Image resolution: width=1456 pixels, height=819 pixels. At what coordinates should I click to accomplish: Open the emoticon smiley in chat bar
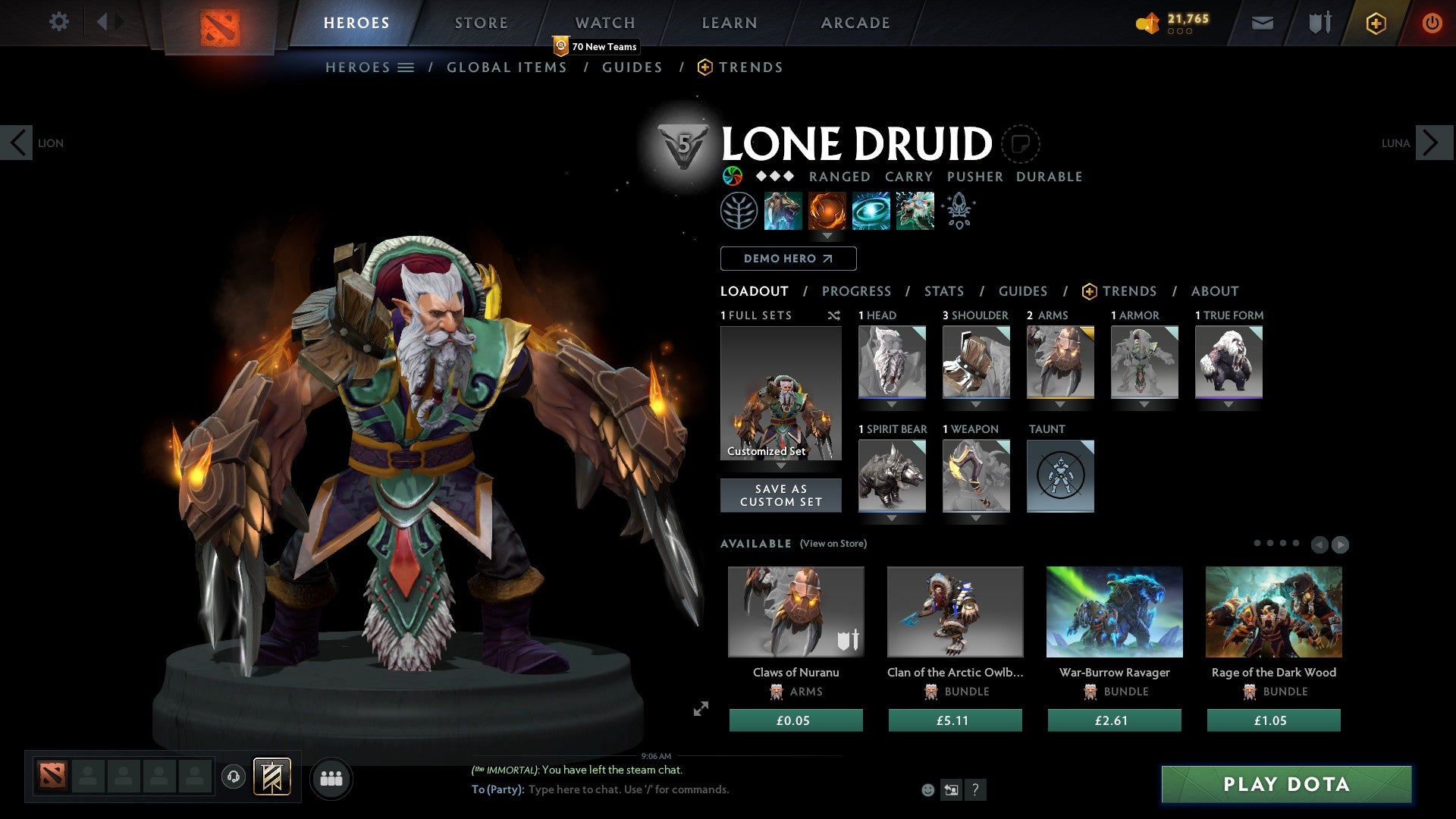(x=928, y=789)
